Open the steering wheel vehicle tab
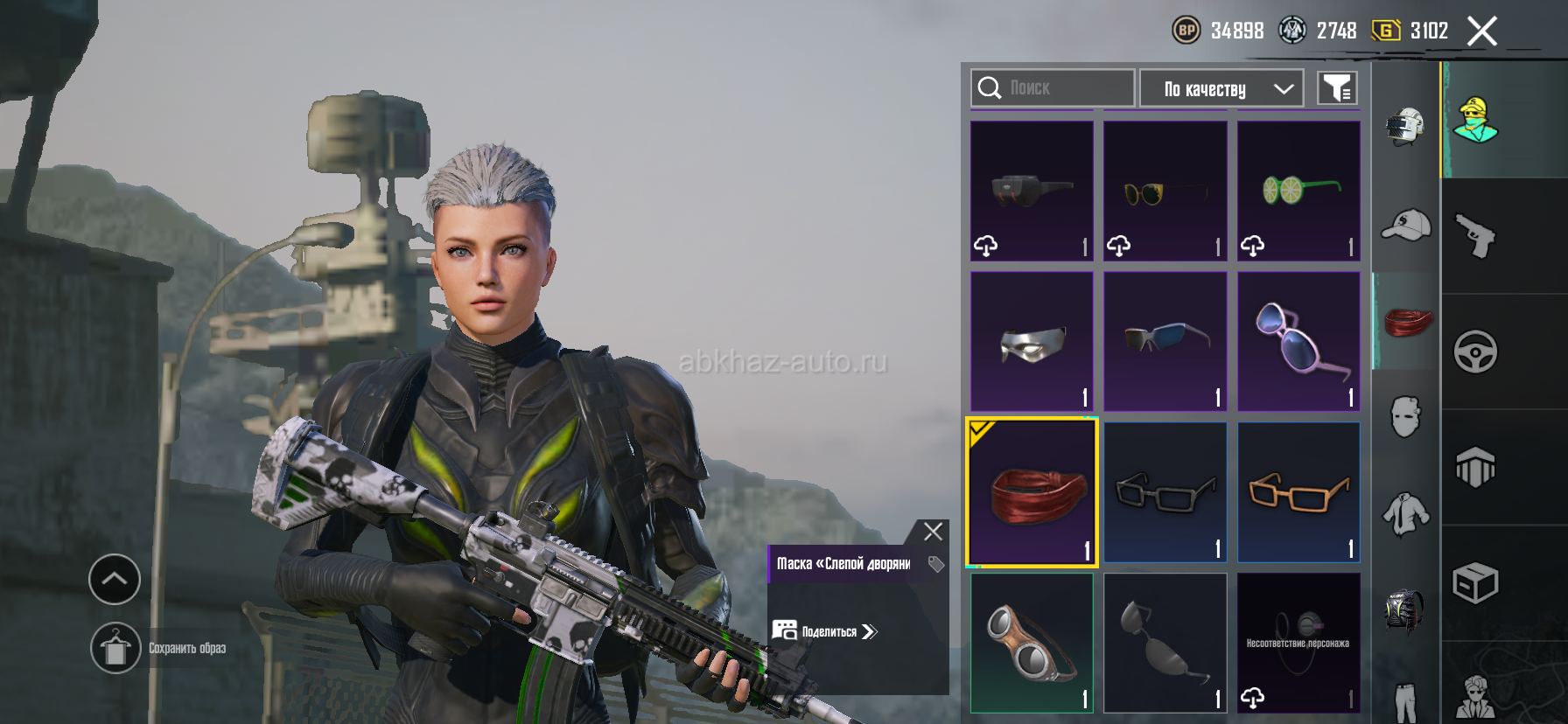 tap(1475, 352)
